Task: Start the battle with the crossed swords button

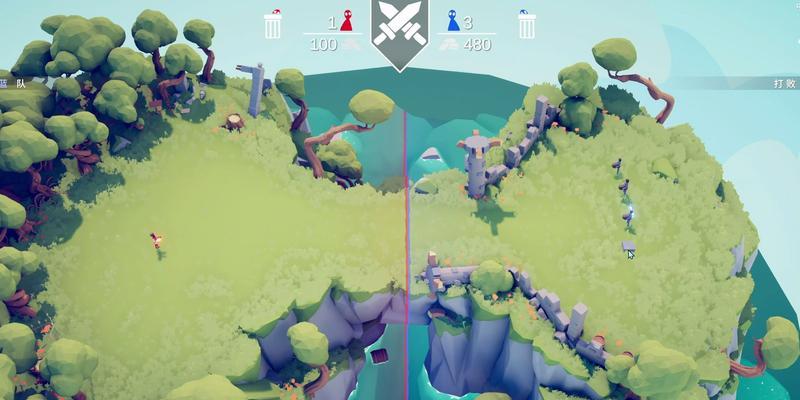Action: (x=399, y=31)
